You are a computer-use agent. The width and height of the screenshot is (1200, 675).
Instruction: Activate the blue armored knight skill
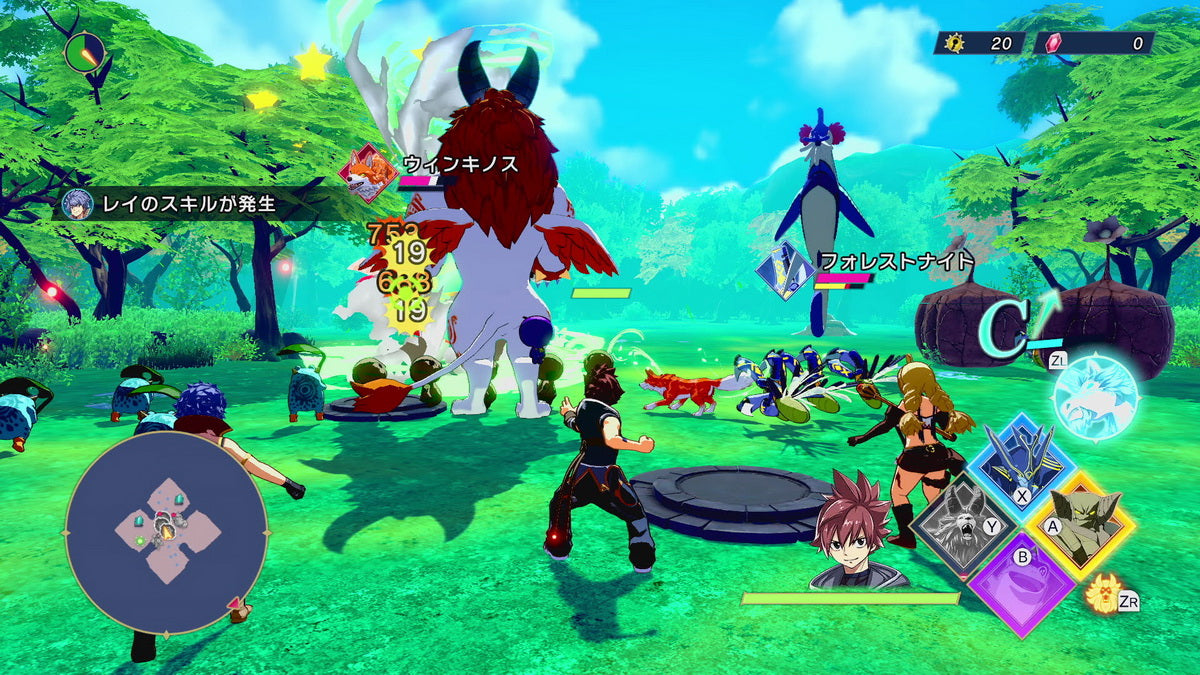point(1018,461)
